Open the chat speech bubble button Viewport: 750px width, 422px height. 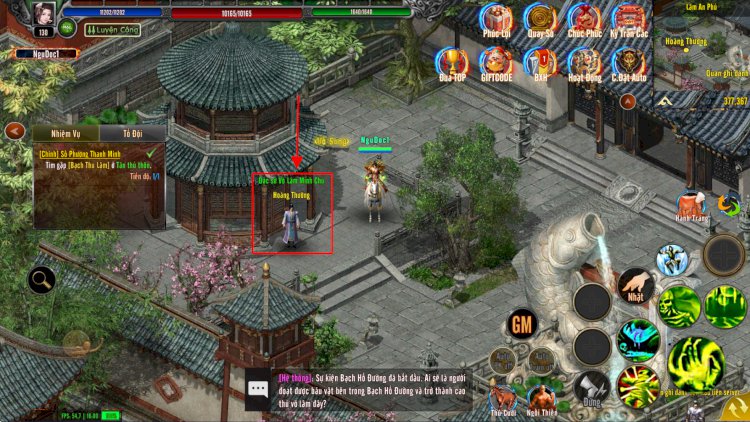(x=259, y=388)
